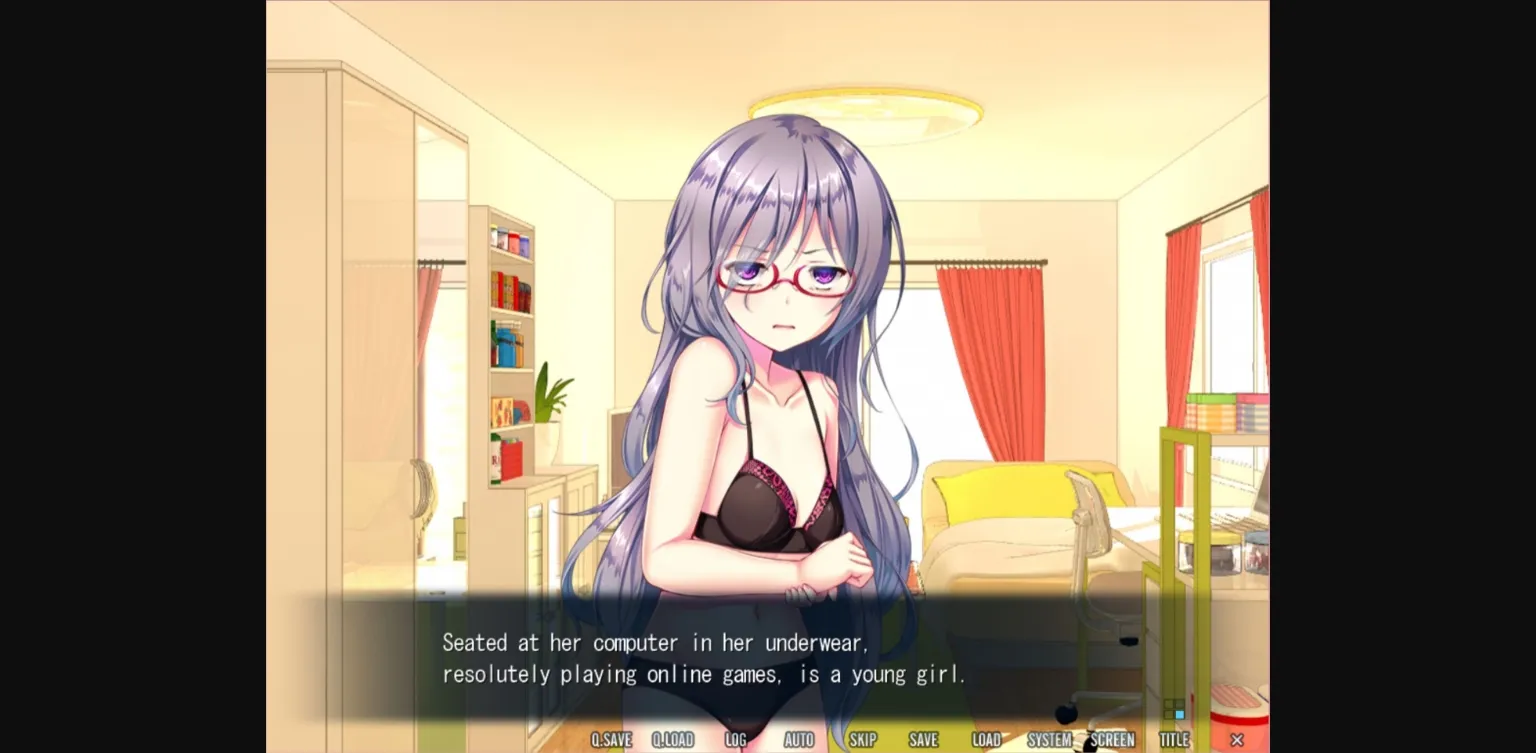
Task: Exit the game via the red X icon
Action: click(1237, 739)
